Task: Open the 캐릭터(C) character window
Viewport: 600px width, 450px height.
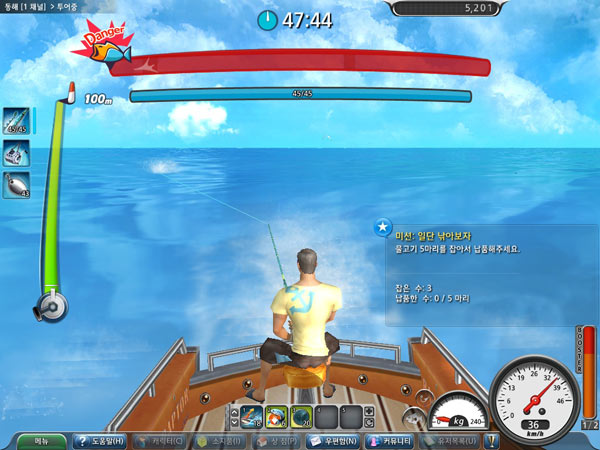Action: pyautogui.click(x=159, y=441)
